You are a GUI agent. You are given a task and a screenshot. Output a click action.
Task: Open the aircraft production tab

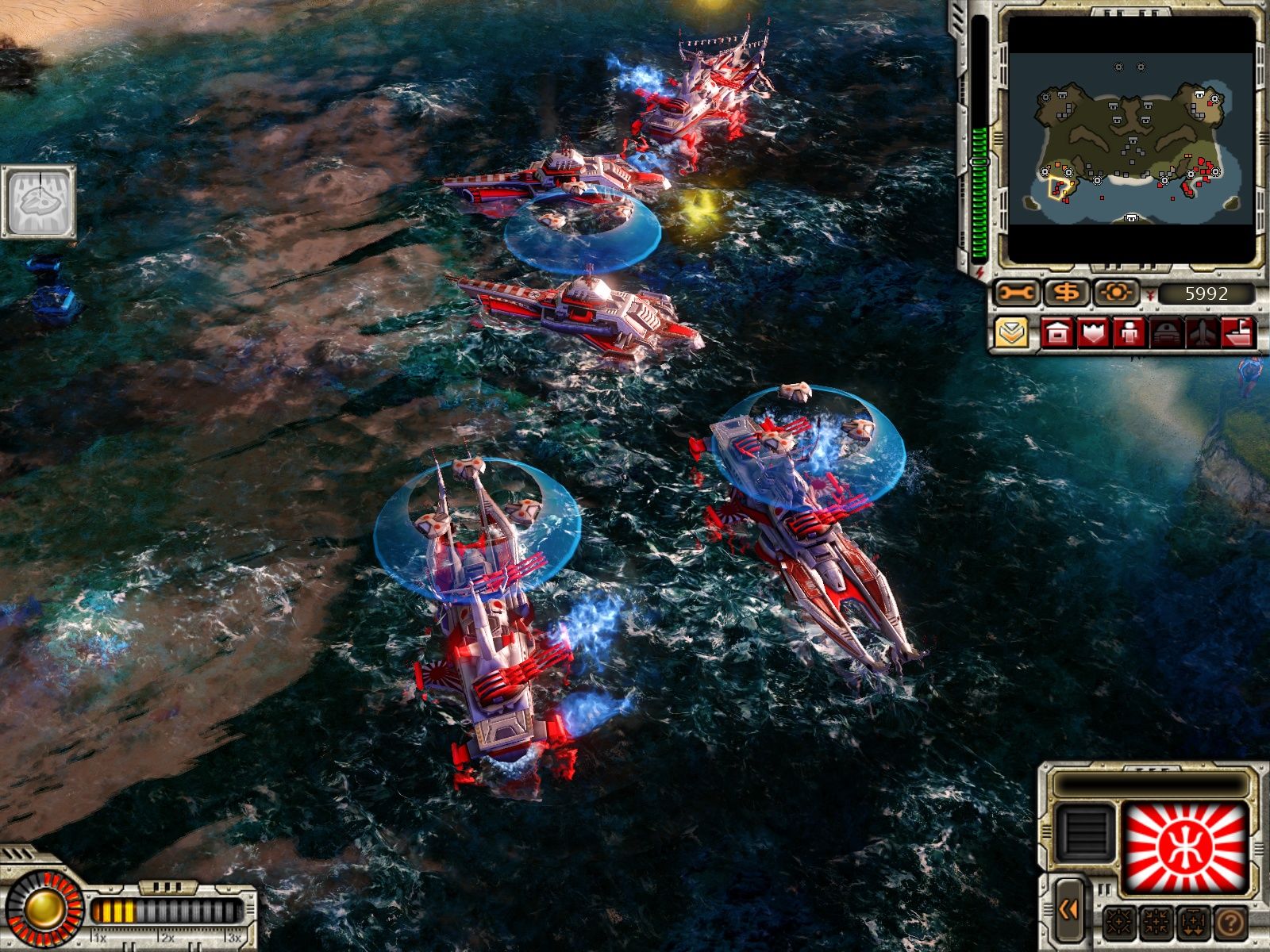pos(1201,332)
